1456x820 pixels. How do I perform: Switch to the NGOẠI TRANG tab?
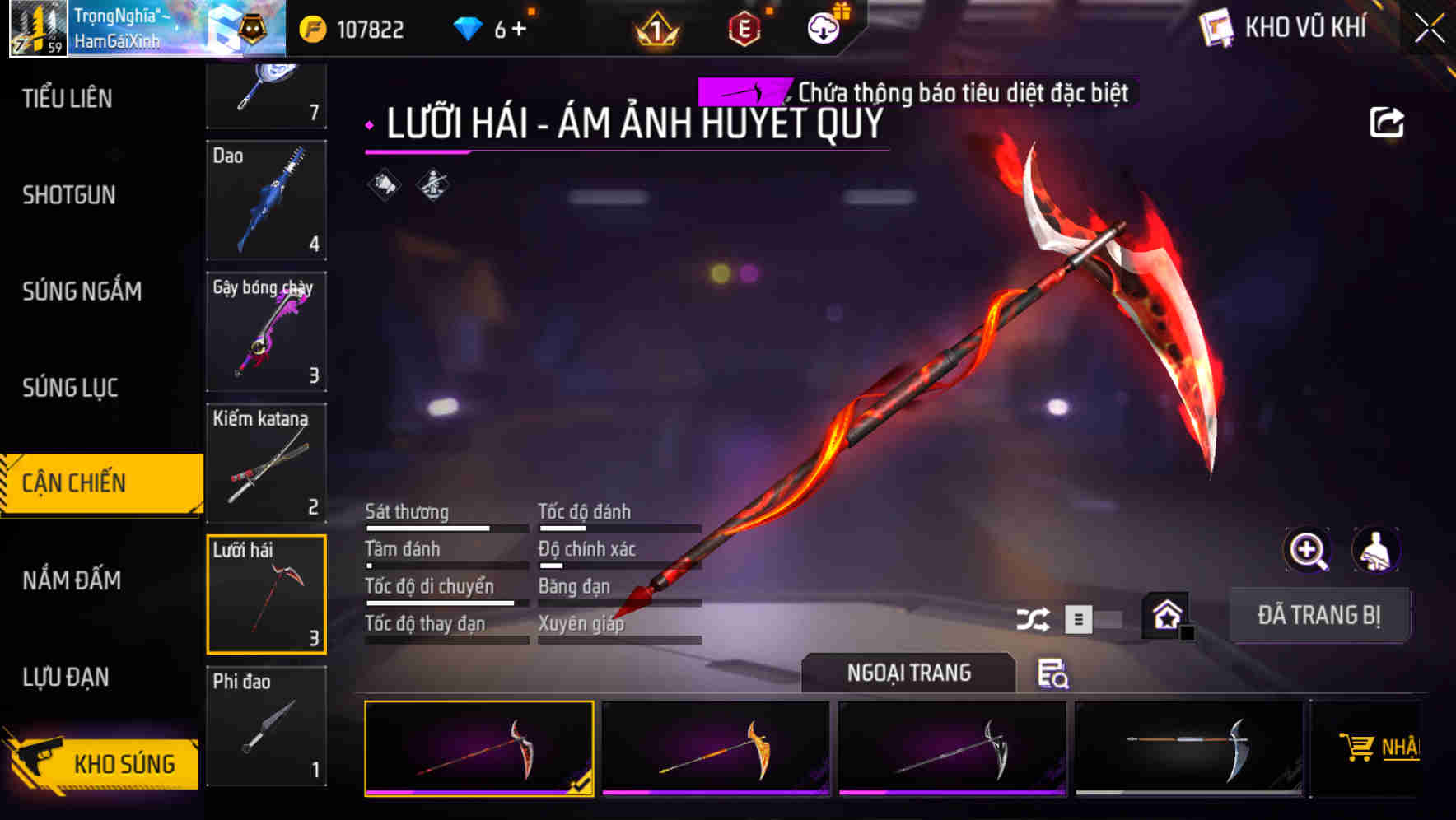click(x=908, y=672)
